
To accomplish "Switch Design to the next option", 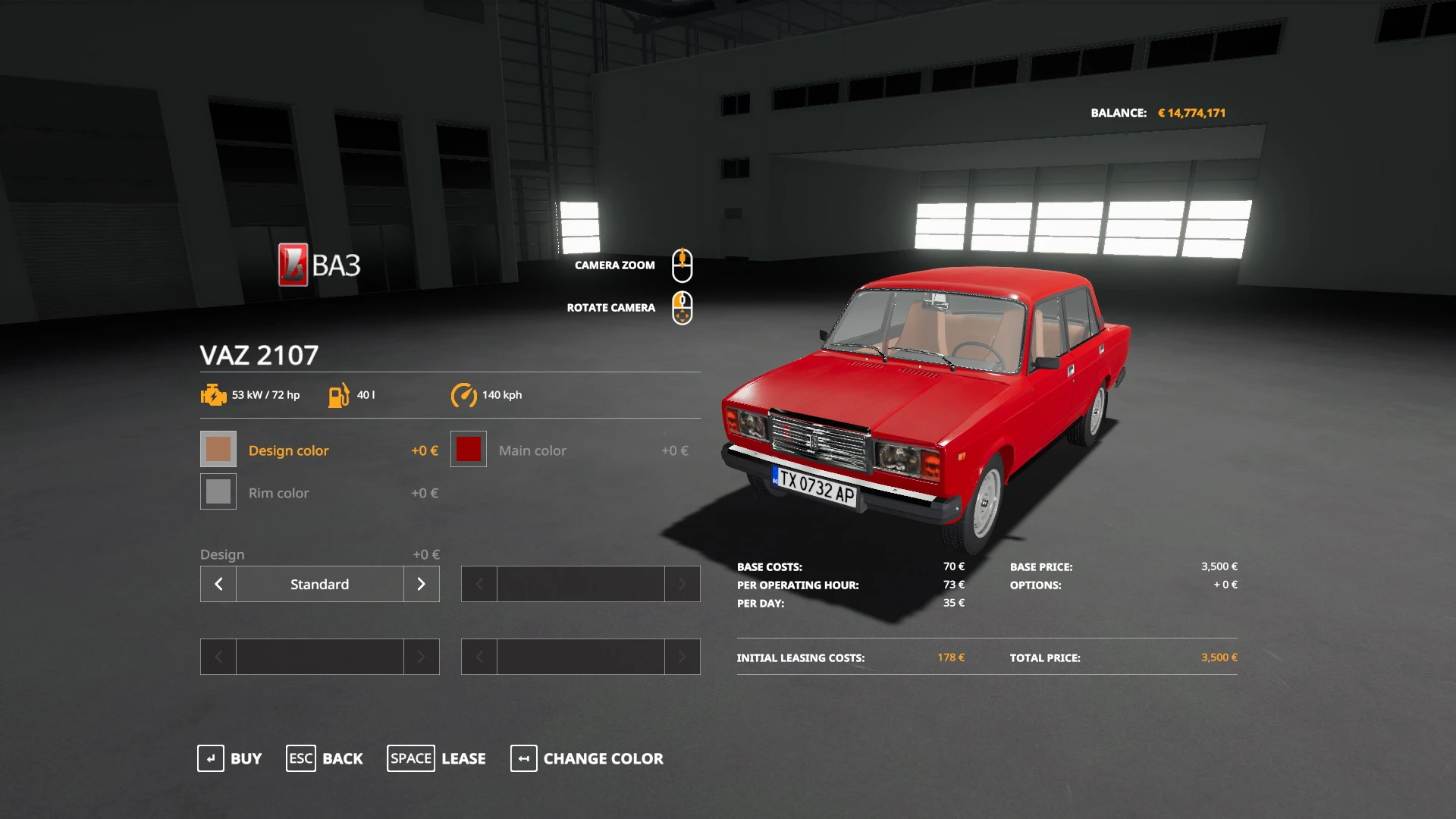I will click(422, 584).
